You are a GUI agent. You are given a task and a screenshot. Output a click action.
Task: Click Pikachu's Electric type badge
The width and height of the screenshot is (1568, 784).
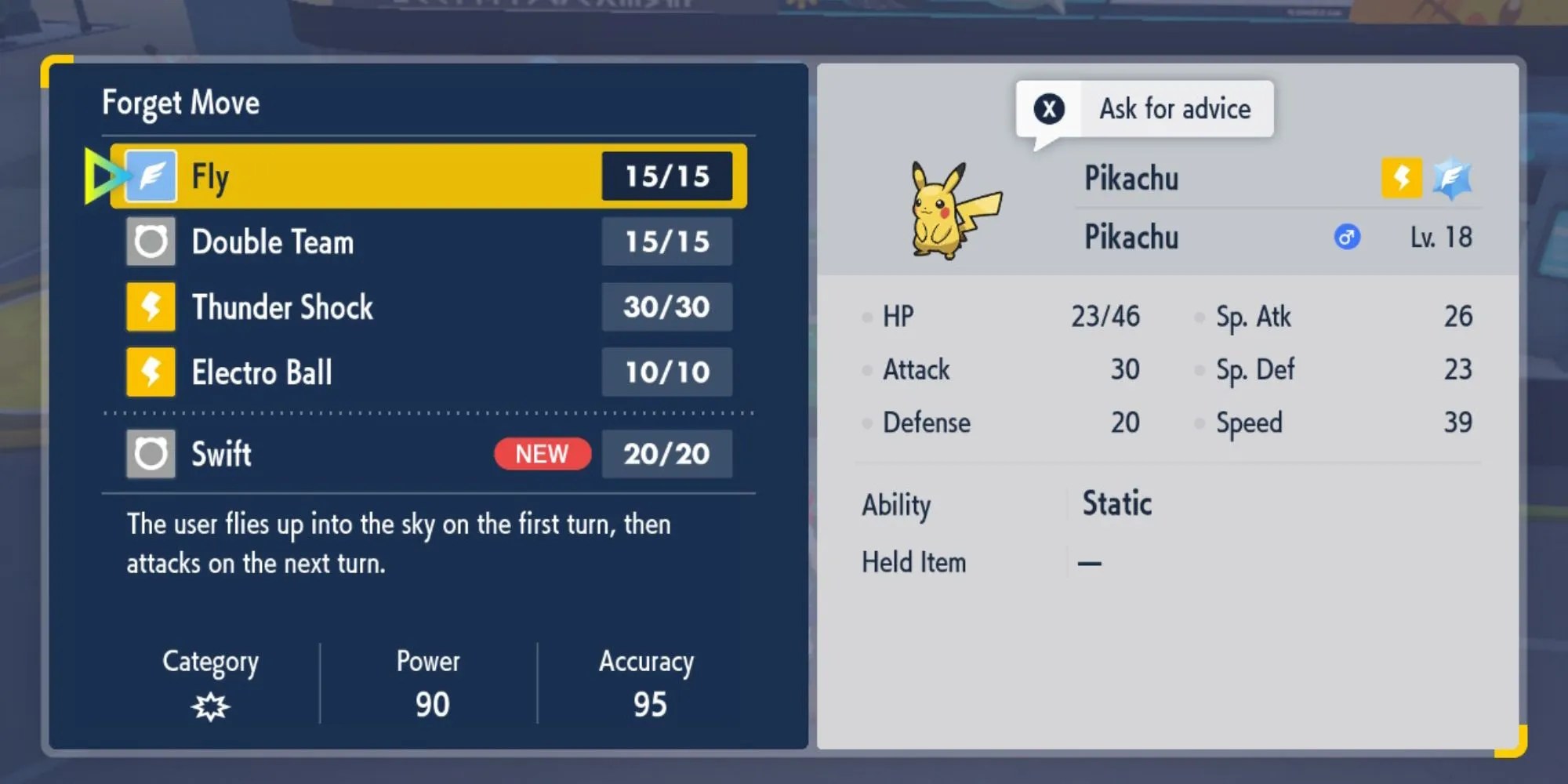click(x=1400, y=179)
